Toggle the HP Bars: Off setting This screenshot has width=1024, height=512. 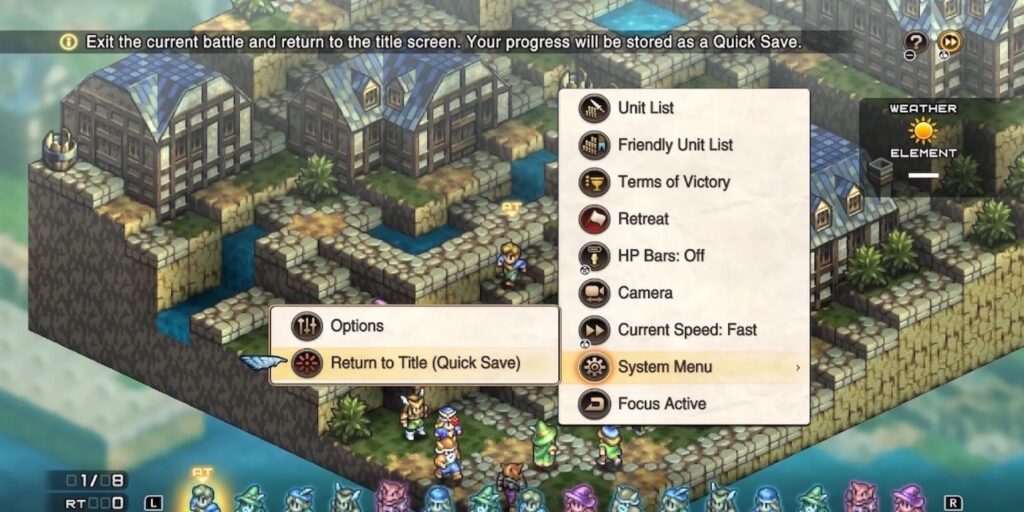pos(660,256)
